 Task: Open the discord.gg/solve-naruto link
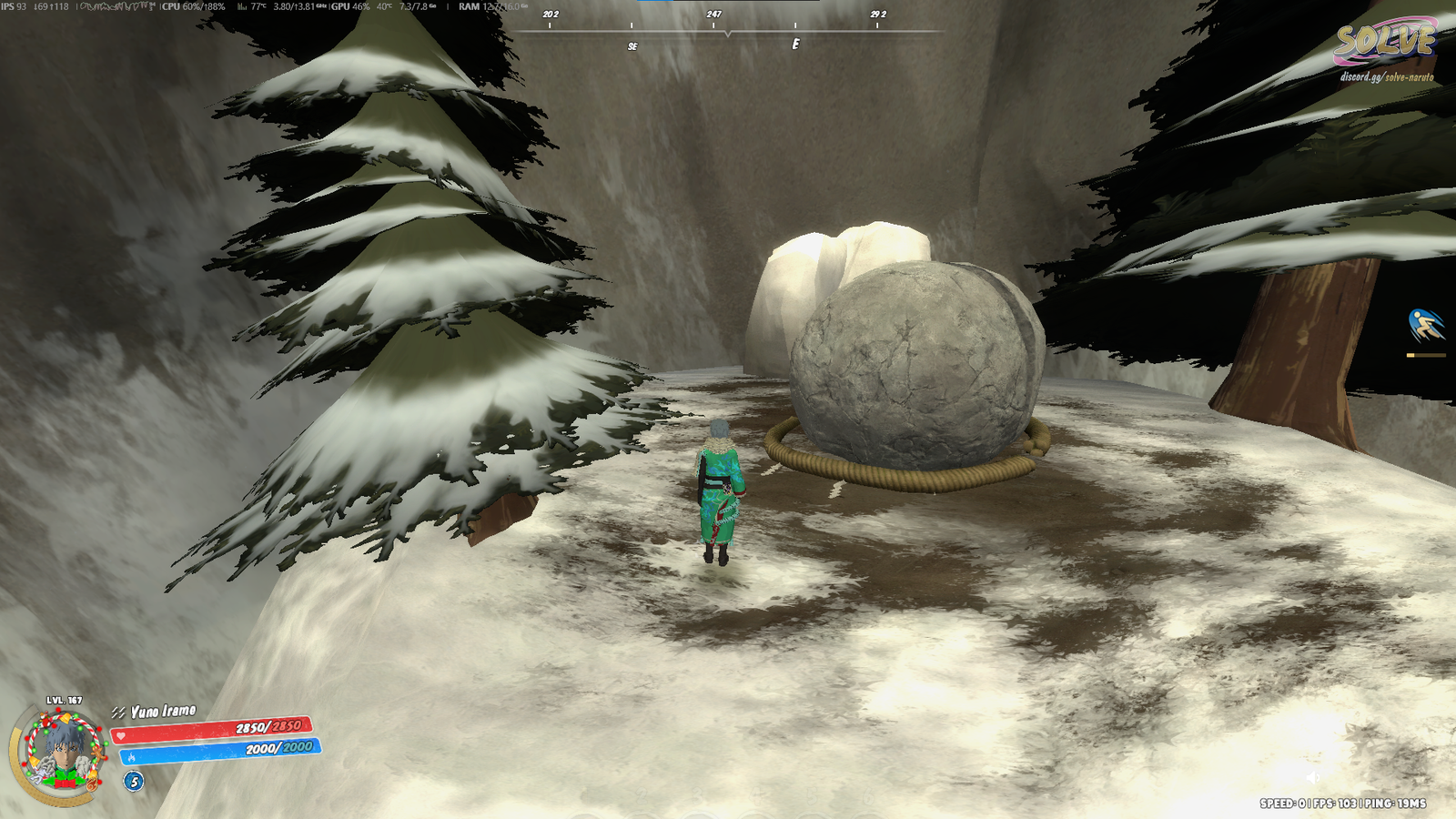(x=1386, y=77)
